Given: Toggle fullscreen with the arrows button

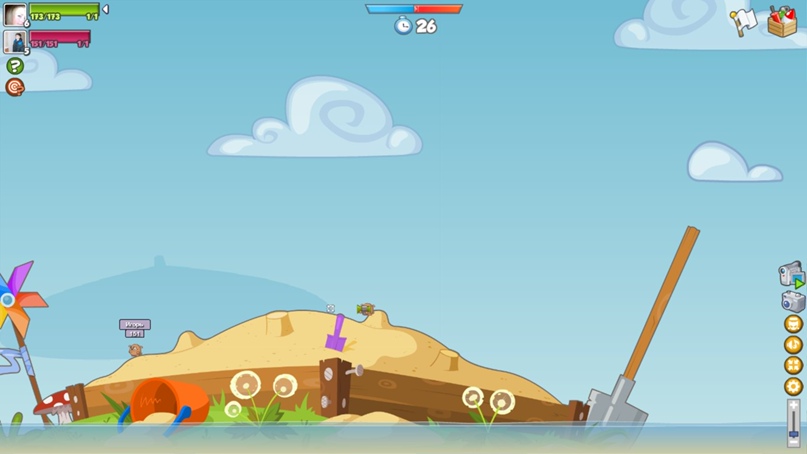Looking at the screenshot, I should click(x=793, y=366).
